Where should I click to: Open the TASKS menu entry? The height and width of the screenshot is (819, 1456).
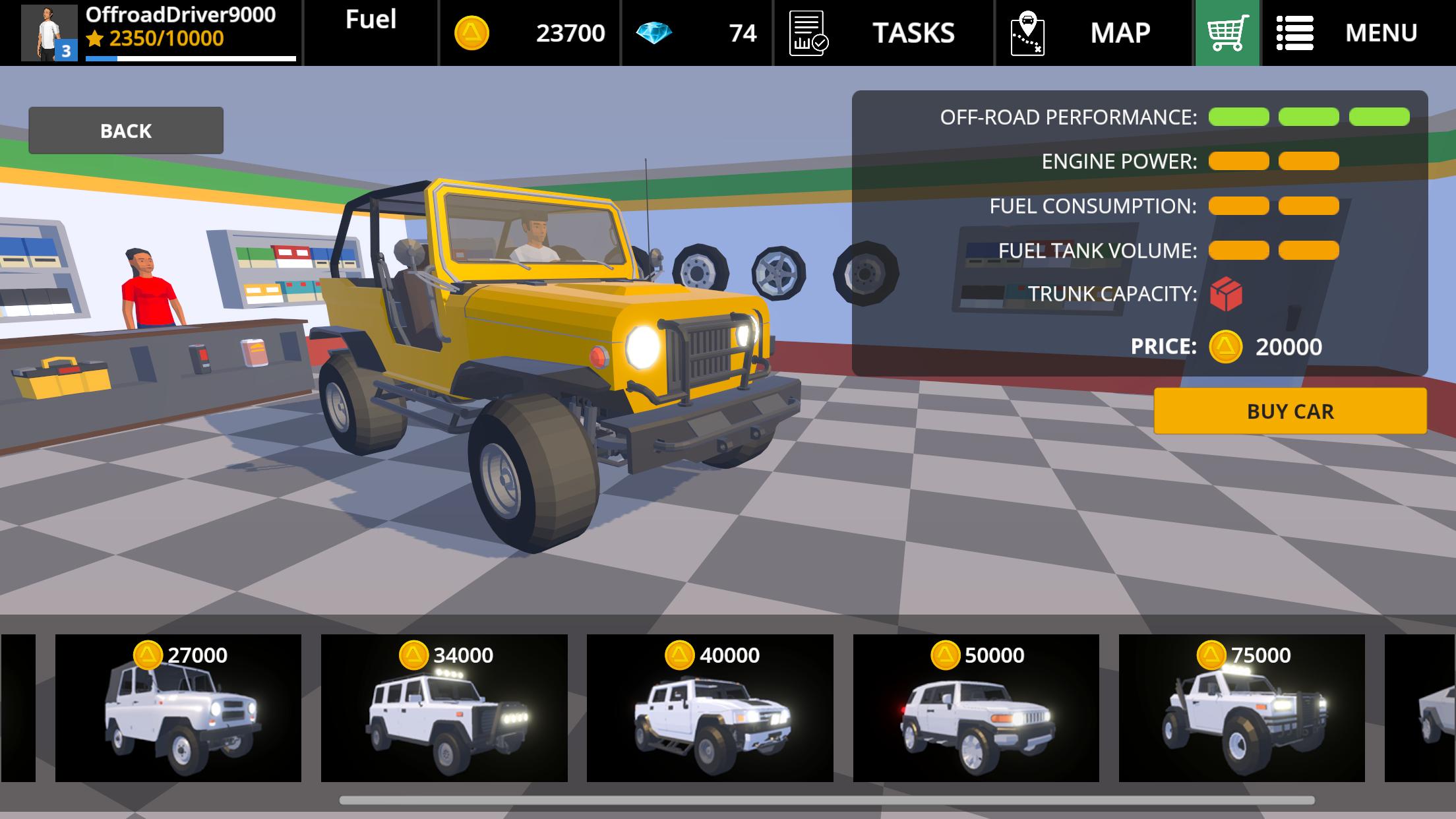tap(913, 32)
